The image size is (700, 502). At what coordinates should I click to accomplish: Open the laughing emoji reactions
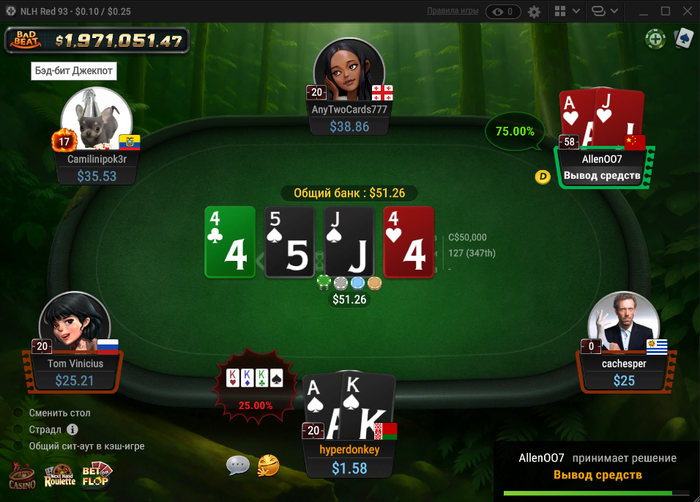[x=267, y=464]
